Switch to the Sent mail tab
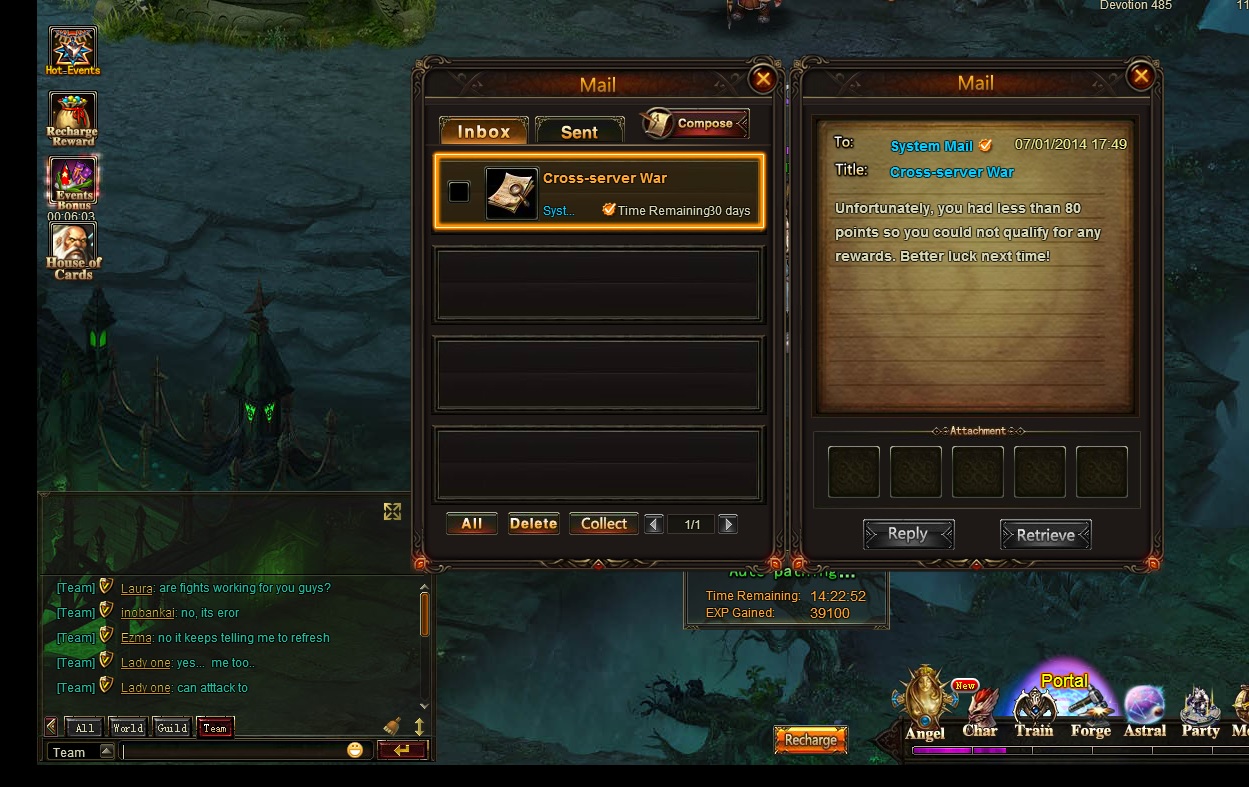The height and width of the screenshot is (787, 1249). [x=579, y=131]
